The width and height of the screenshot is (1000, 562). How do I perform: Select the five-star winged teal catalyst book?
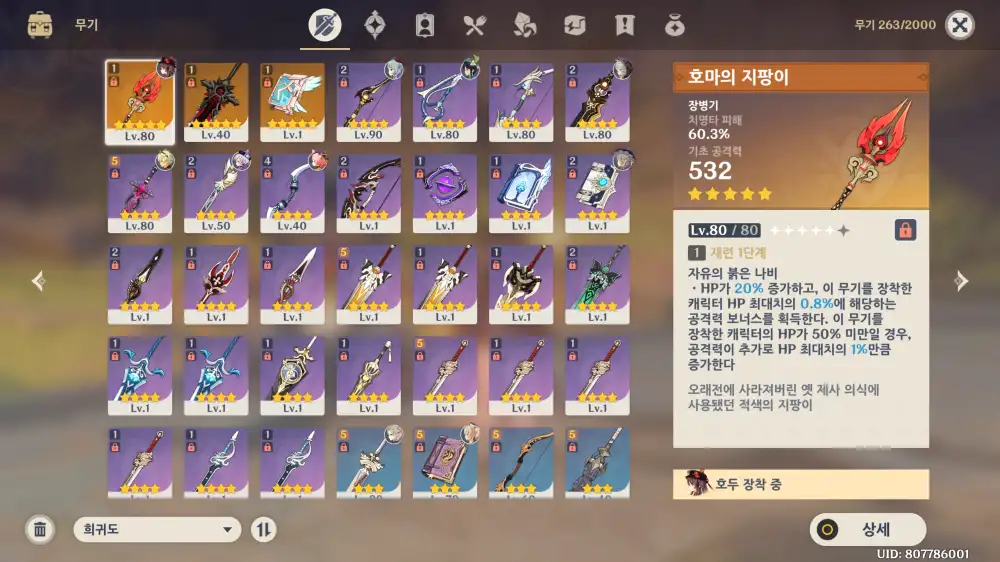click(x=292, y=102)
